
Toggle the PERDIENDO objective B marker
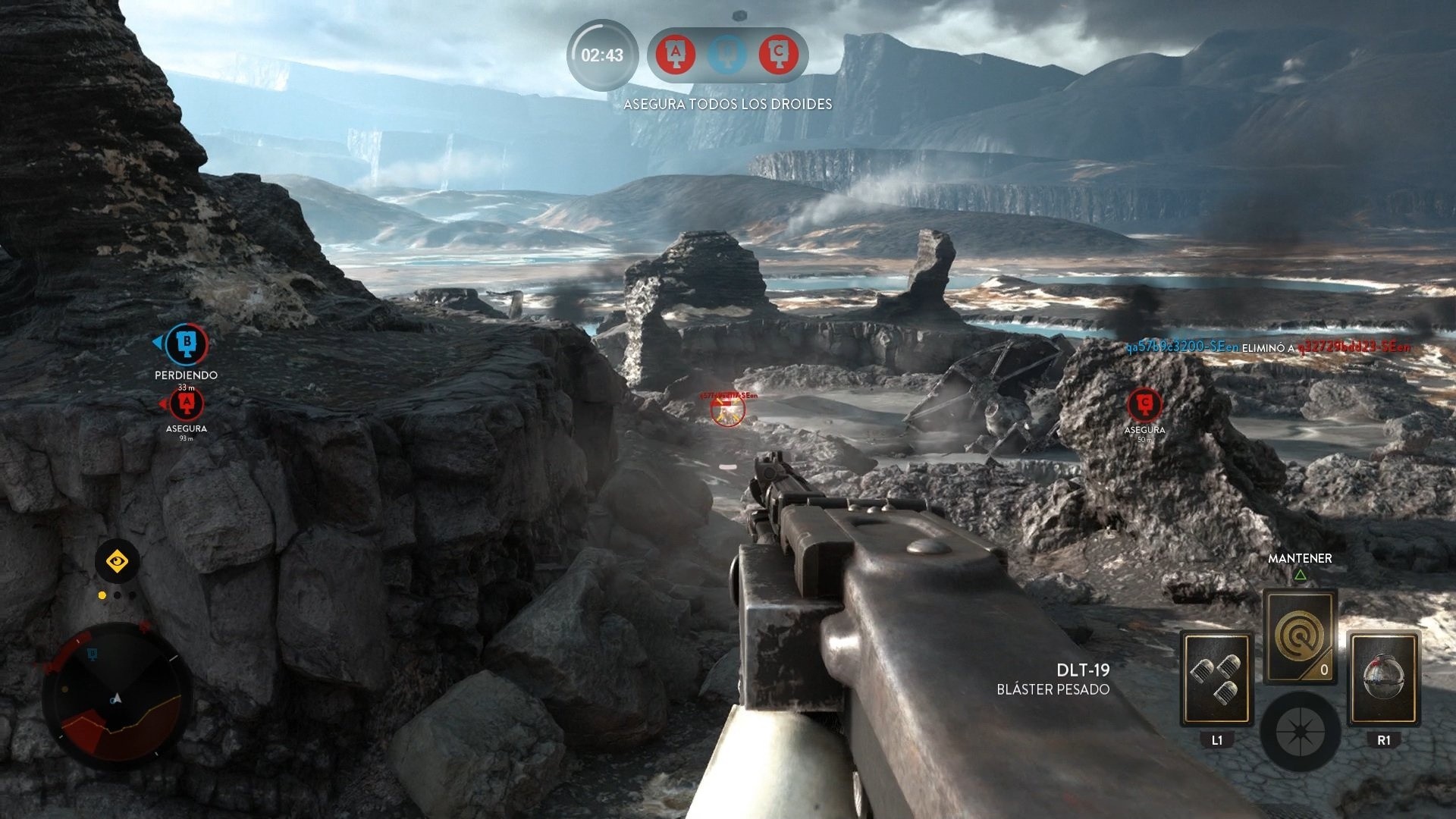(188, 345)
